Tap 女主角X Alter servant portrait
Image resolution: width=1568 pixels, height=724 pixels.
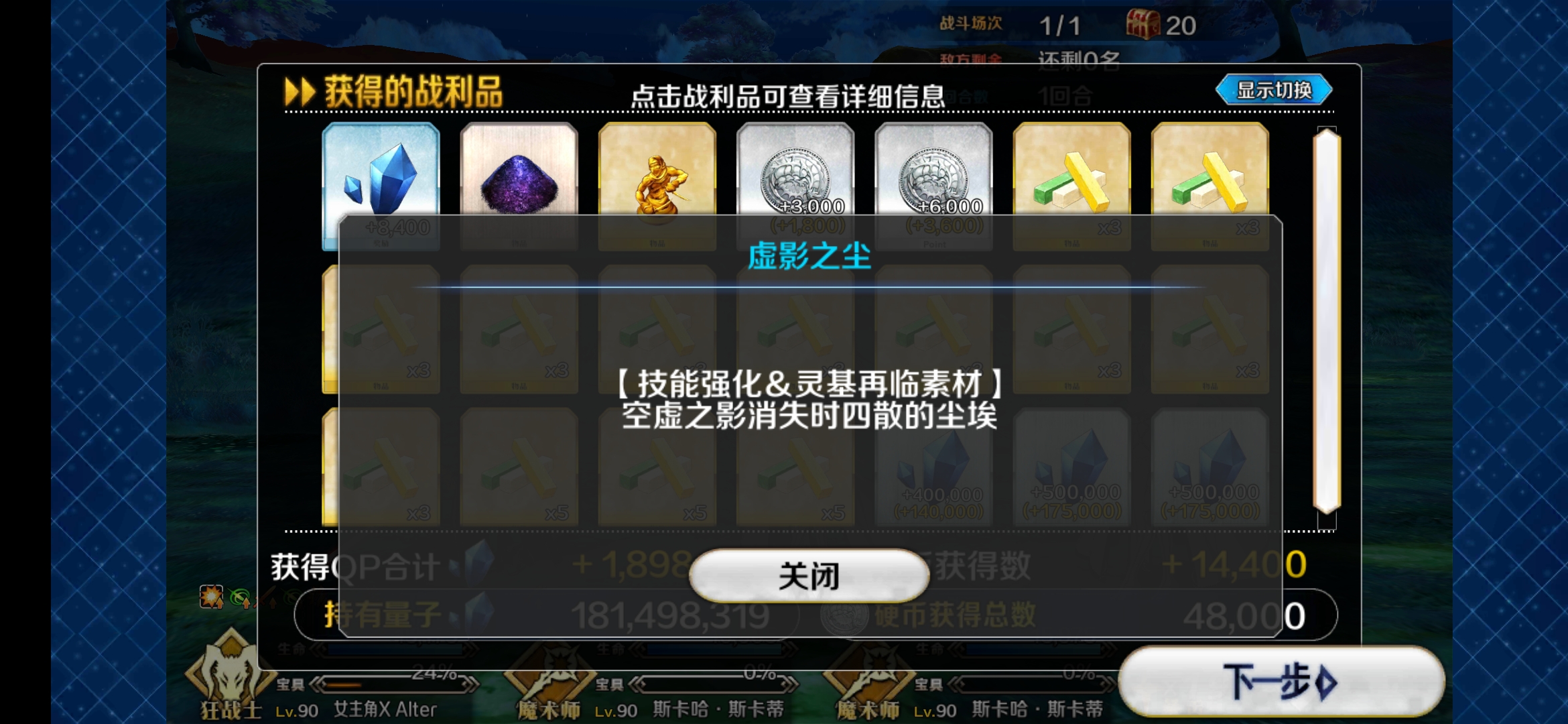coord(385,709)
